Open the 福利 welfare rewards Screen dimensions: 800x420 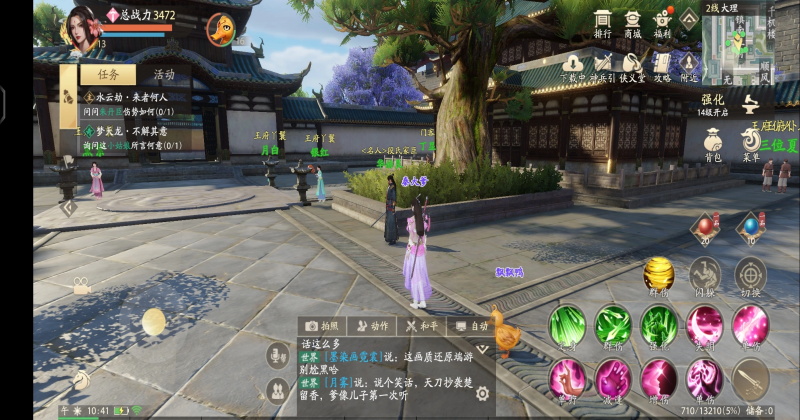tap(661, 23)
